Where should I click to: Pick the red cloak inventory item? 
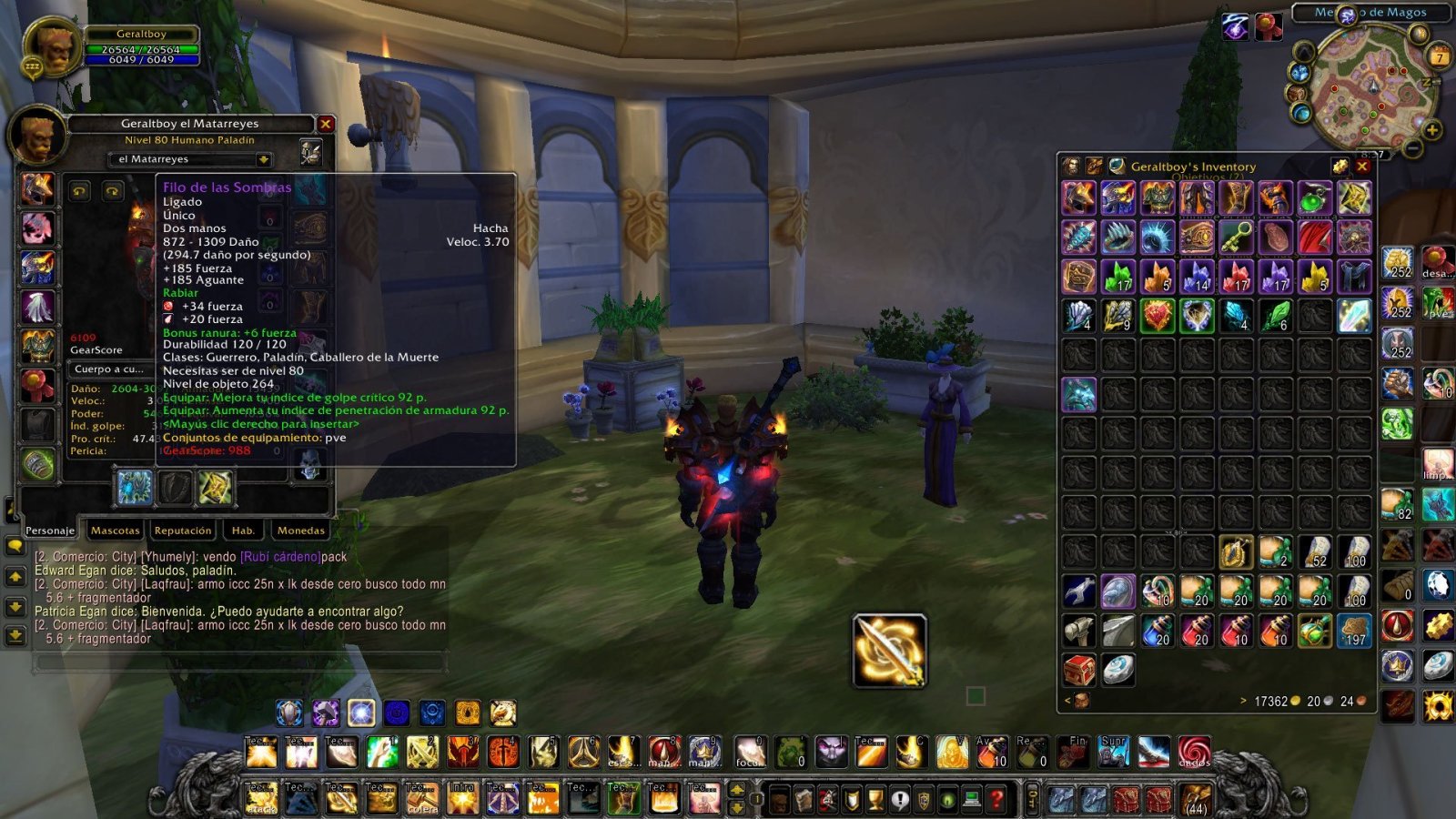1314,238
